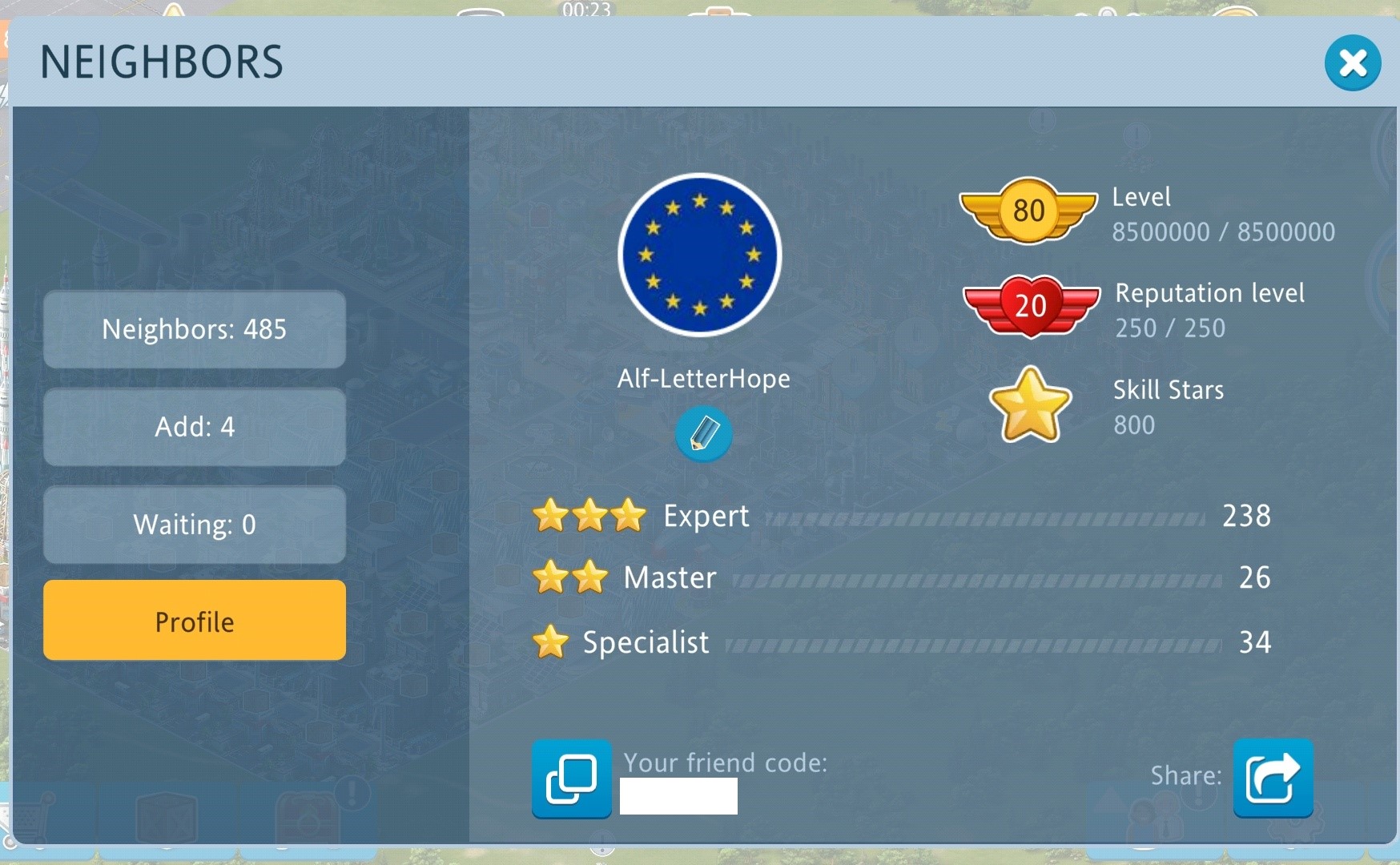Viewport: 1400px width, 865px height.
Task: Edit name with the pencil button
Action: tap(703, 433)
